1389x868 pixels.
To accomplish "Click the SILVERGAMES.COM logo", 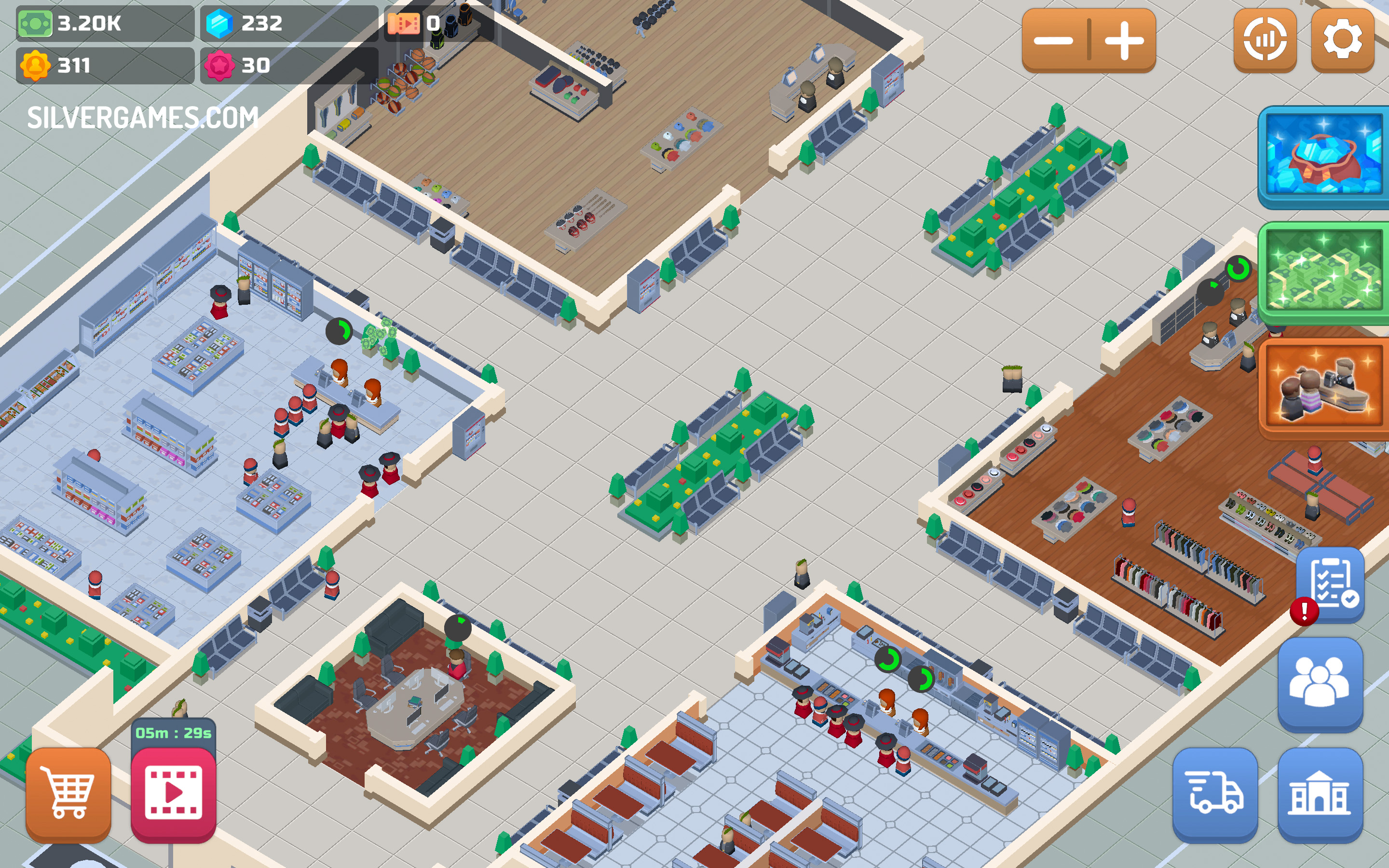I will (143, 118).
